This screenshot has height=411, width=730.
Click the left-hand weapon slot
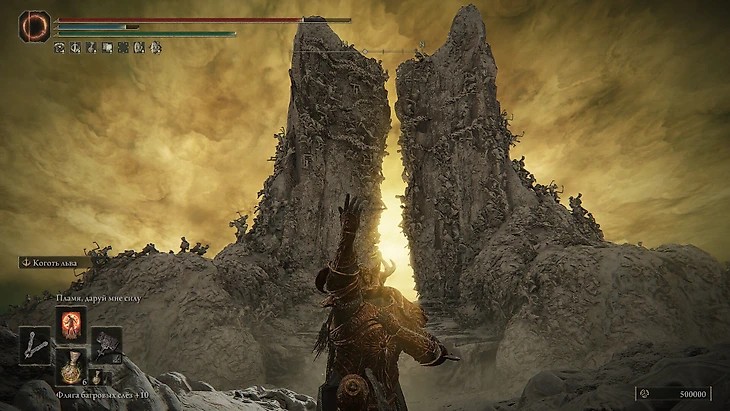click(35, 345)
